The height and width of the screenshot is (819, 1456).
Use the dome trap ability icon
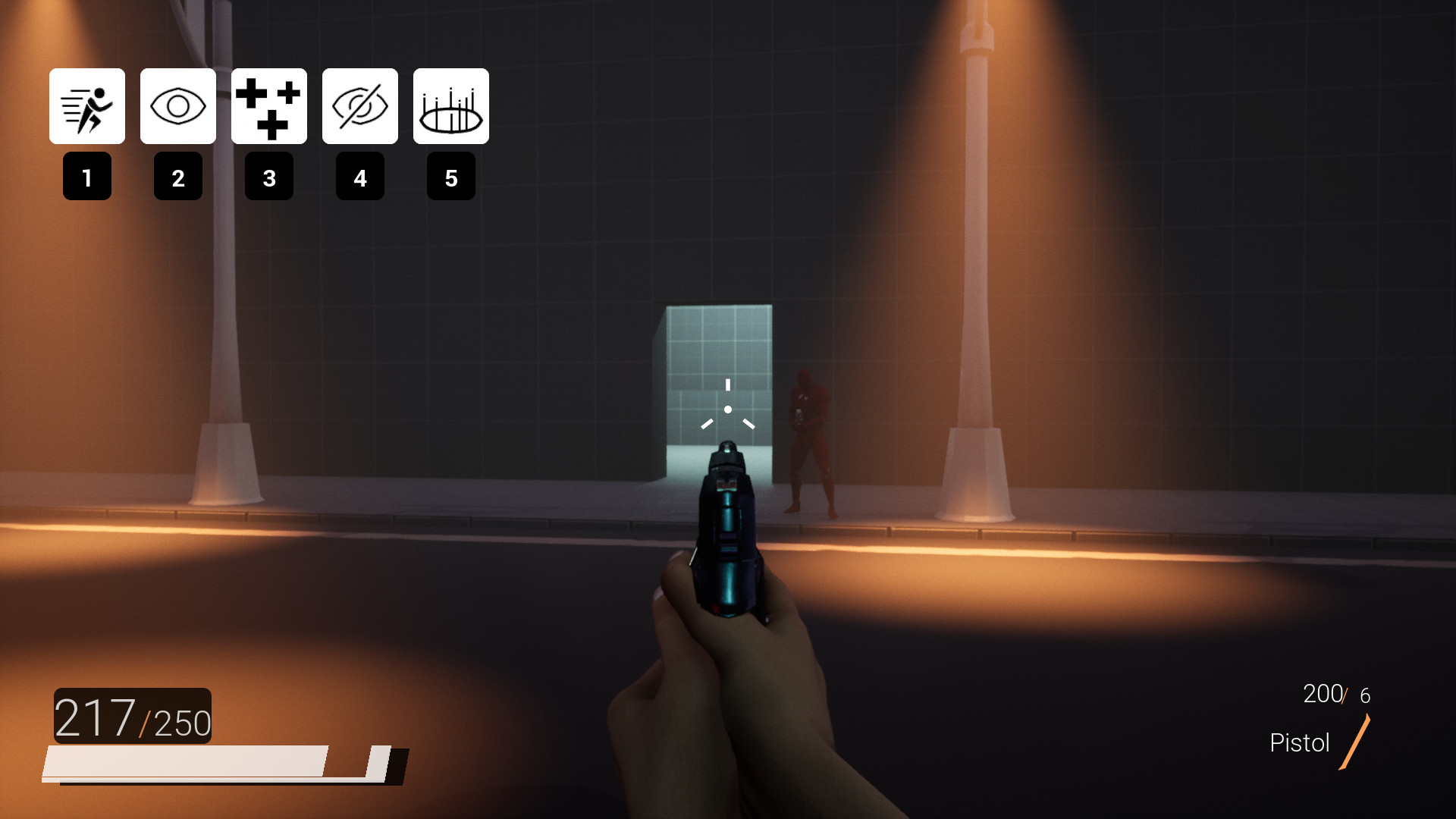[450, 106]
